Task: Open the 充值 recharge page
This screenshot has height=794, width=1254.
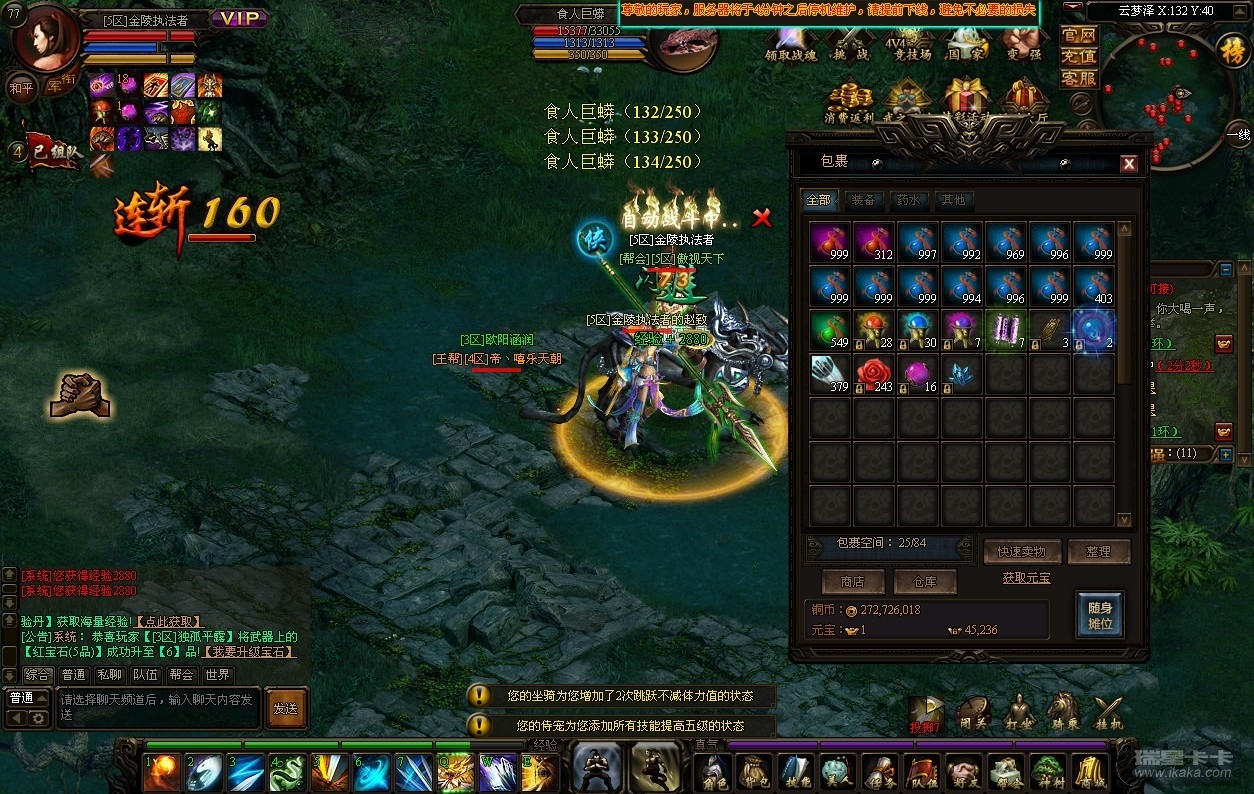Action: point(1079,56)
